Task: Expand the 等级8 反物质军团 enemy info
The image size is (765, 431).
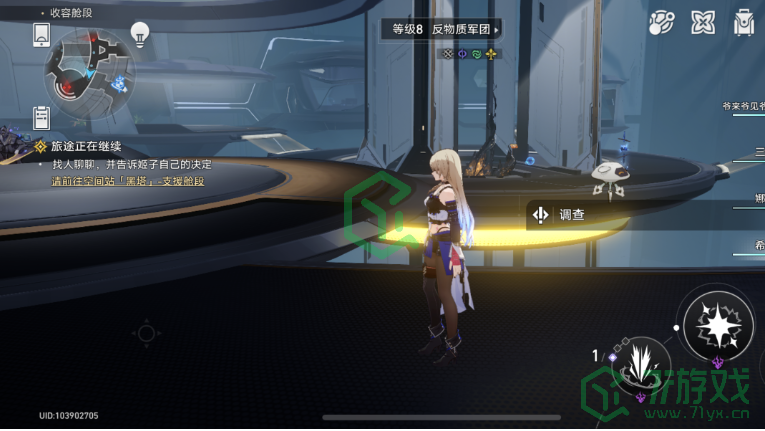Action: pyautogui.click(x=441, y=30)
